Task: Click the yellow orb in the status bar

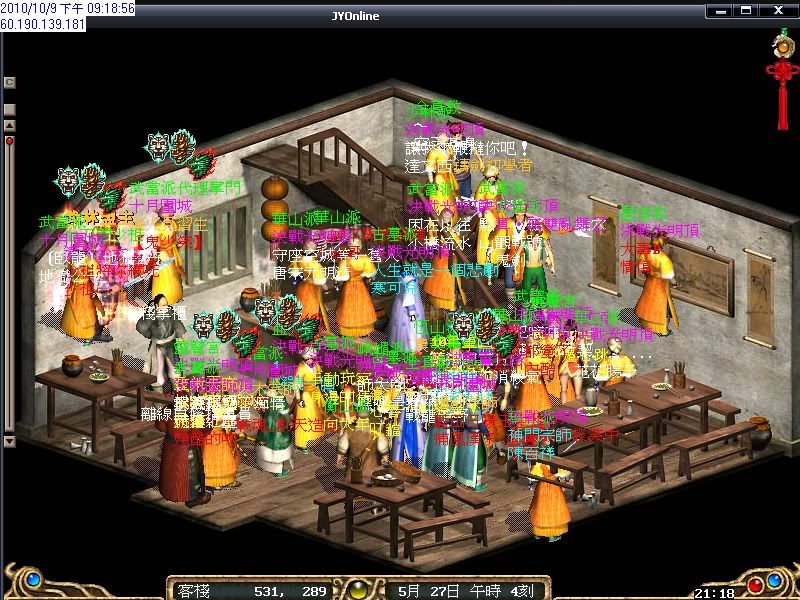Action: pyautogui.click(x=355, y=588)
